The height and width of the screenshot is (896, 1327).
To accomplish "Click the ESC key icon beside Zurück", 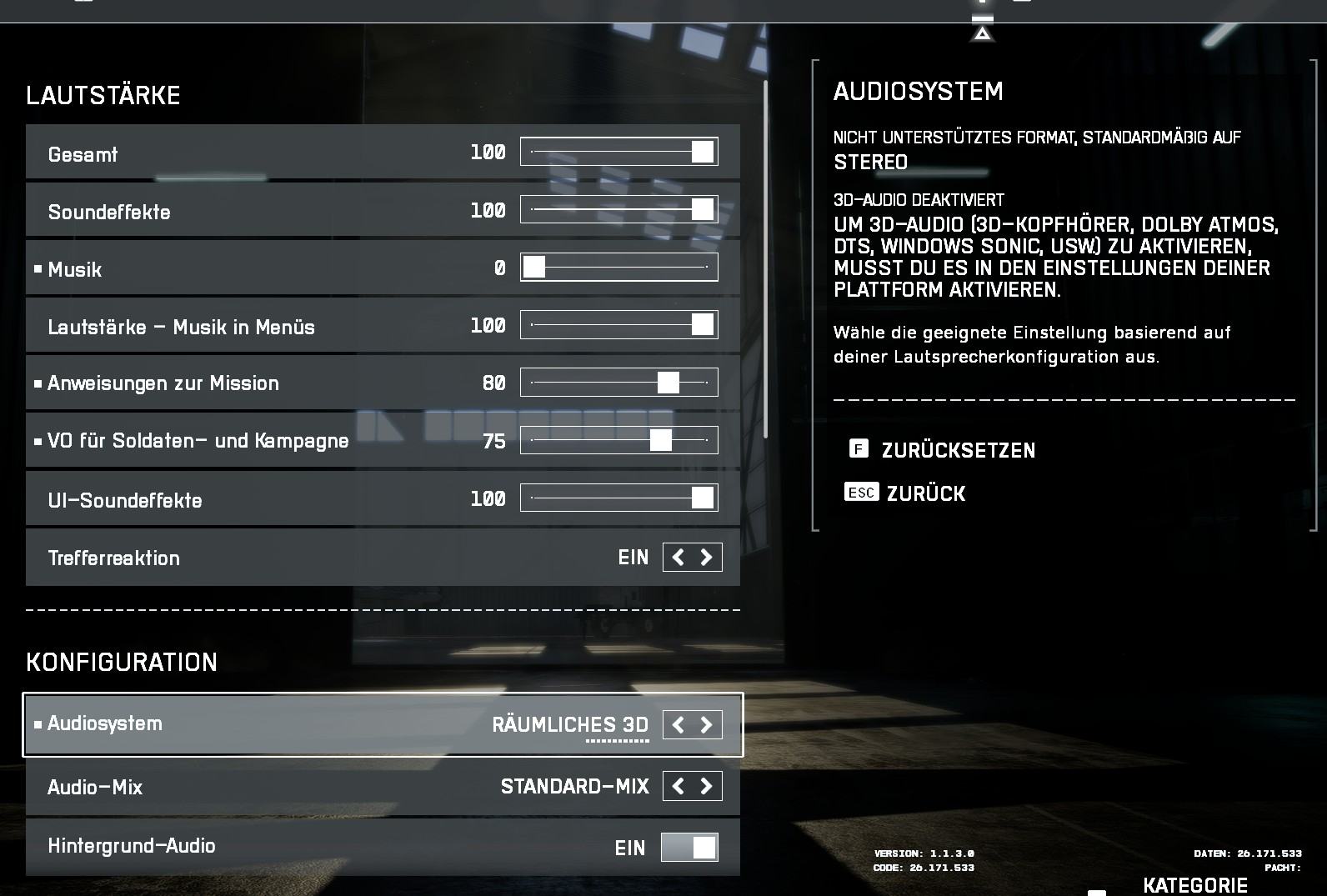I will click(863, 493).
